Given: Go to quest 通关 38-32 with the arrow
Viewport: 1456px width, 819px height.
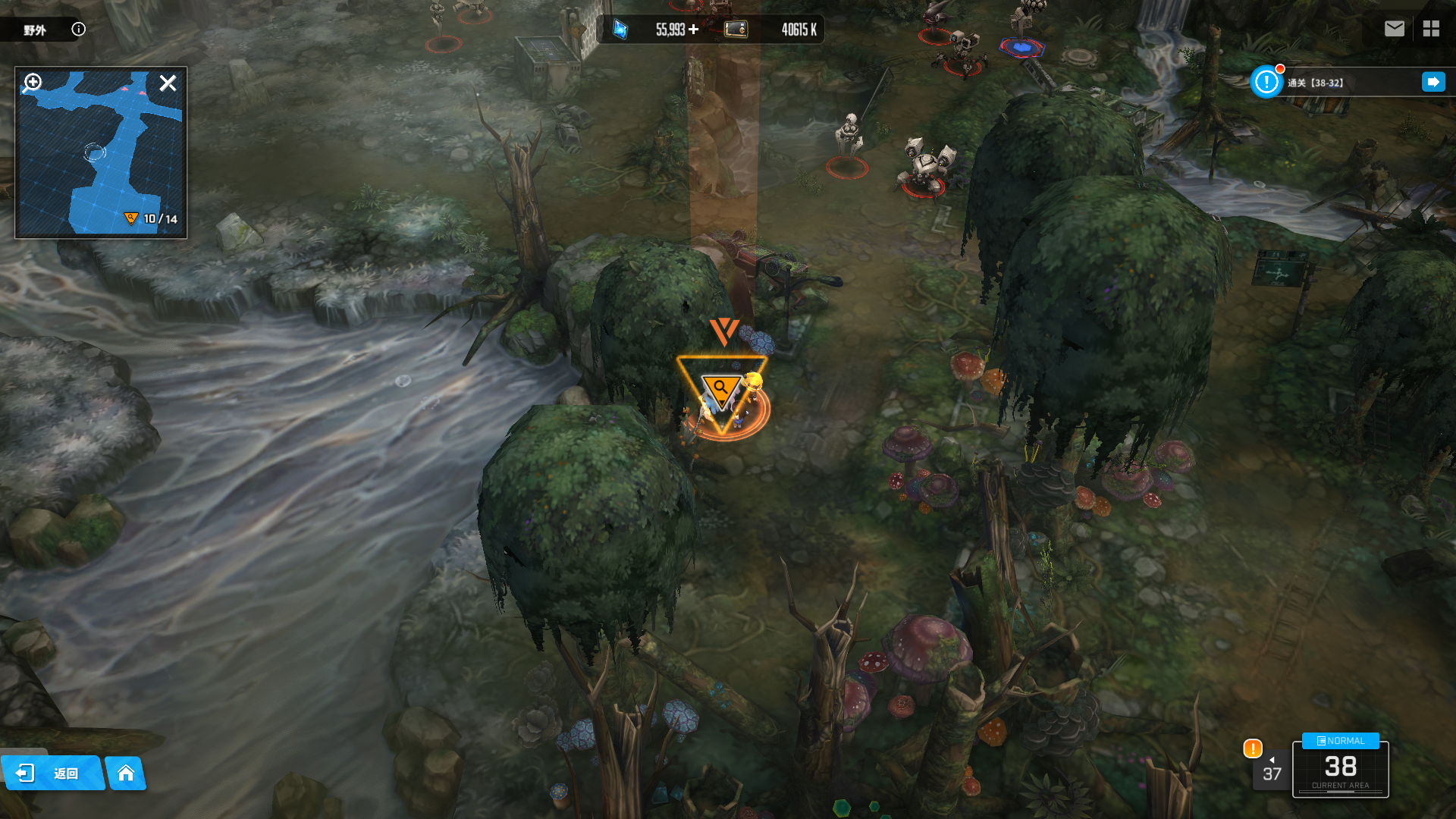Looking at the screenshot, I should point(1432,82).
